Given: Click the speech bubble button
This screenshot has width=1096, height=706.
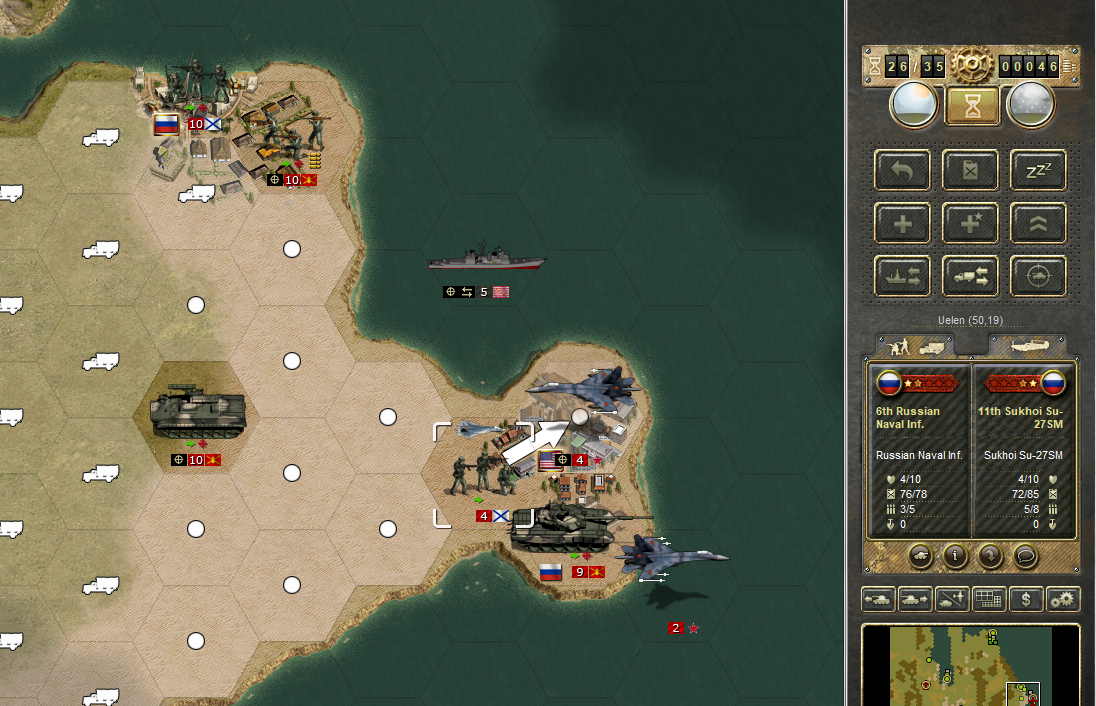Looking at the screenshot, I should (1025, 554).
